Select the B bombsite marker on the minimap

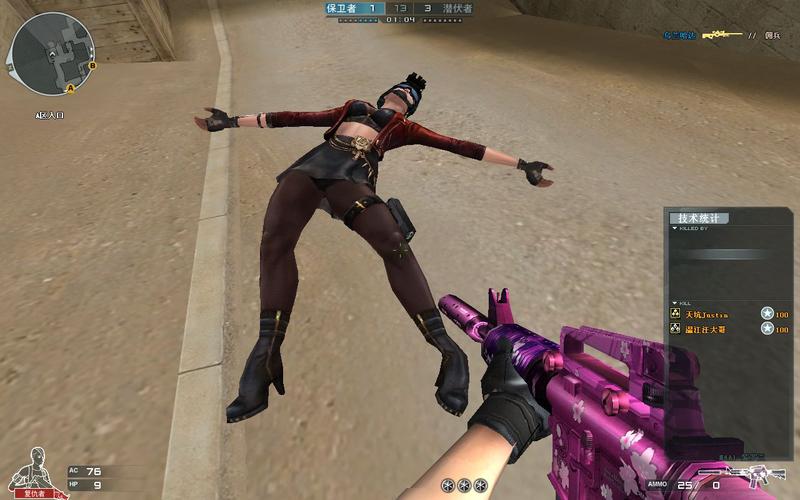pyautogui.click(x=92, y=66)
